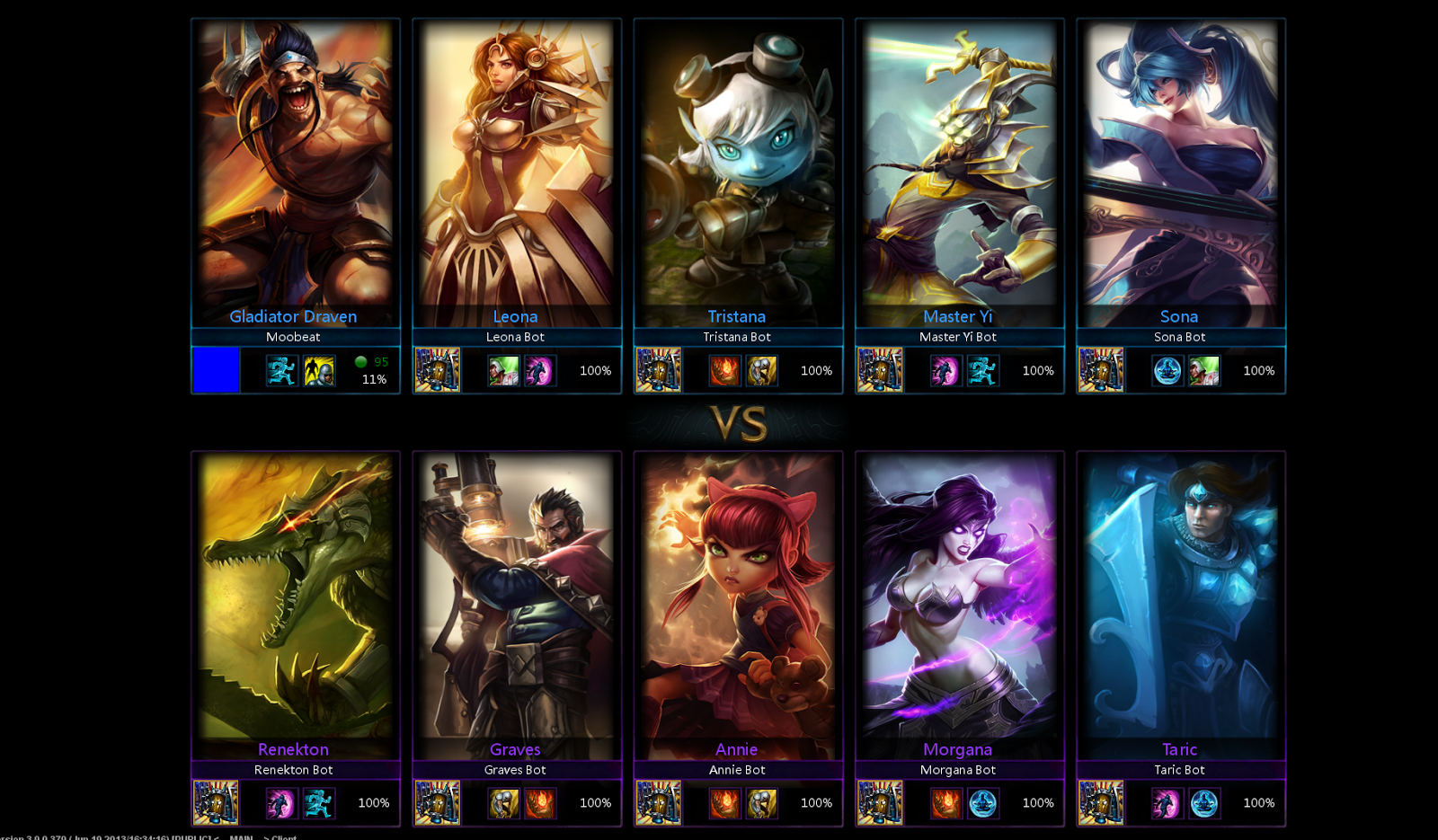This screenshot has width=1438, height=840.
Task: Select Leona's Heal summoner spell icon
Action: pos(505,370)
